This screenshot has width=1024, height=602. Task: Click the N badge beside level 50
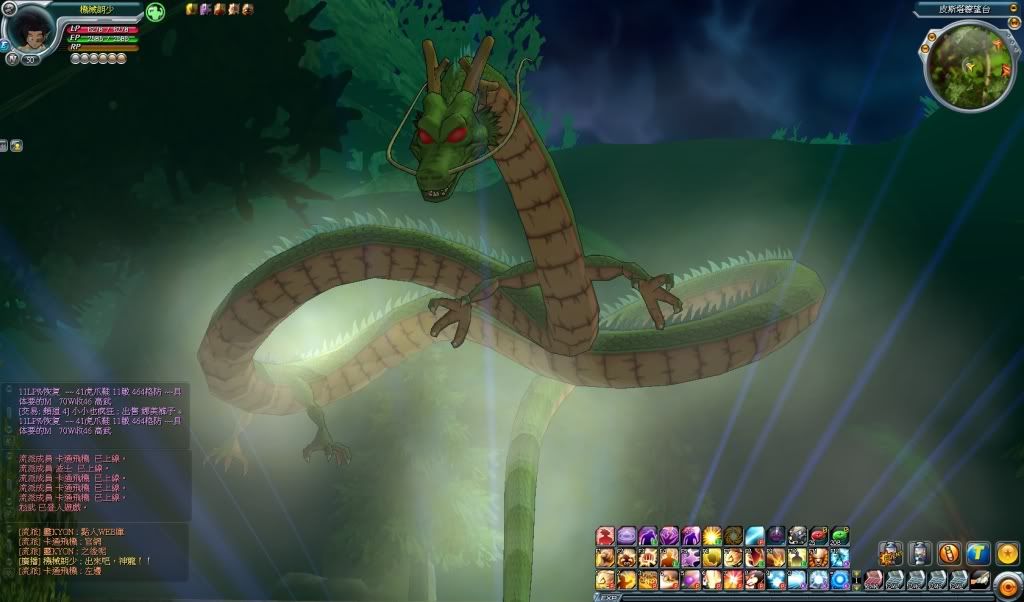pyautogui.click(x=12, y=59)
